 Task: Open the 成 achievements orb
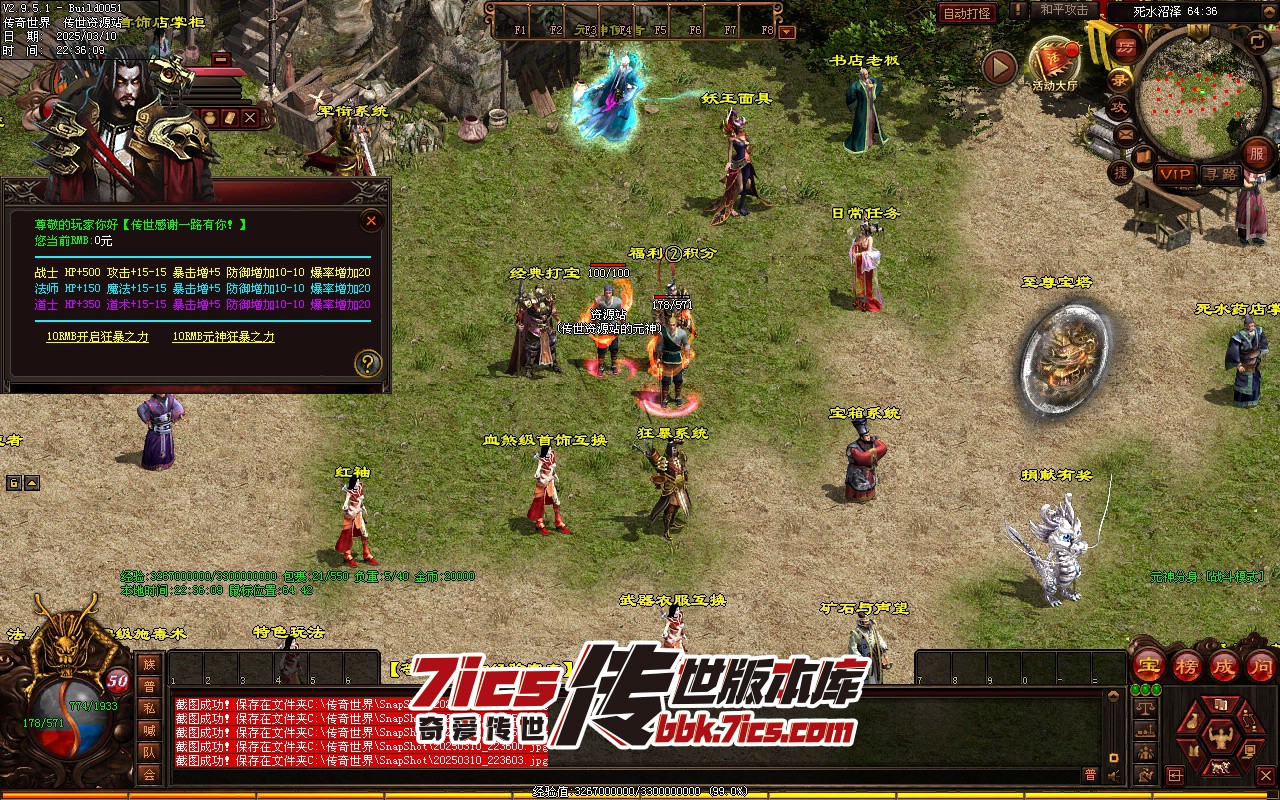pos(1224,665)
